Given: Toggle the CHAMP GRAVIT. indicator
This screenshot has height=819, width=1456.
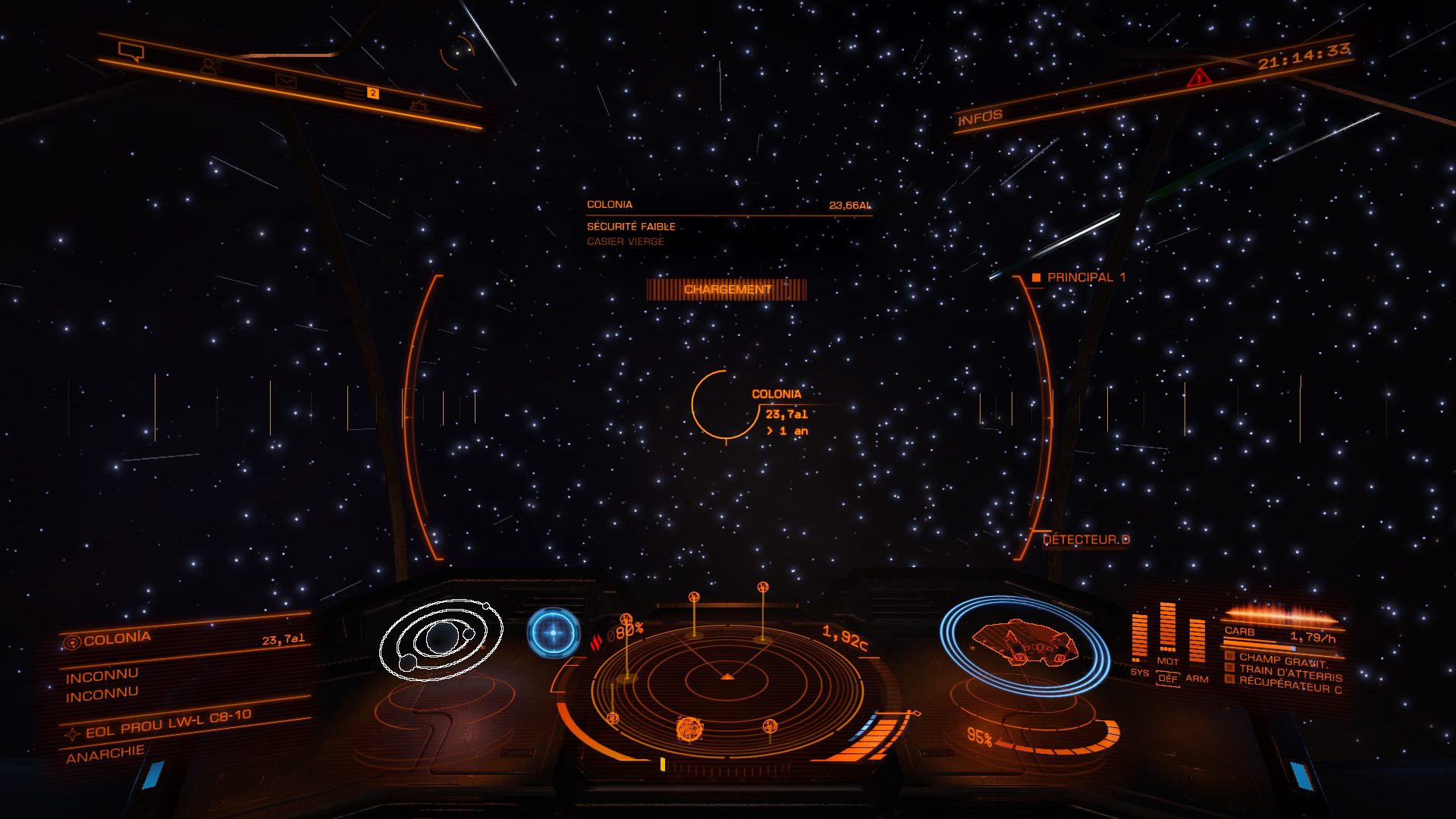Looking at the screenshot, I should (1282, 660).
